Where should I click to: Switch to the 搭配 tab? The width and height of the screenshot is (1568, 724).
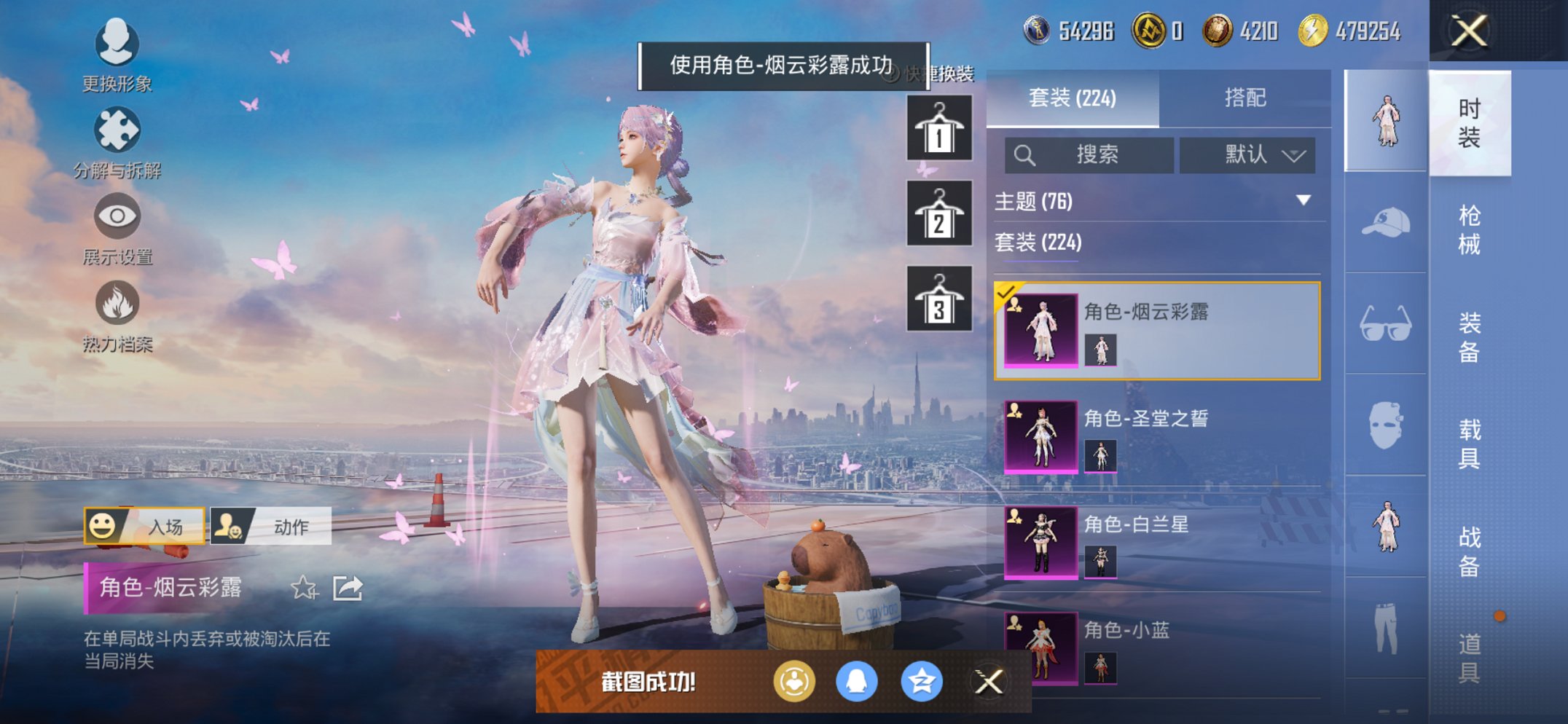[x=1247, y=95]
